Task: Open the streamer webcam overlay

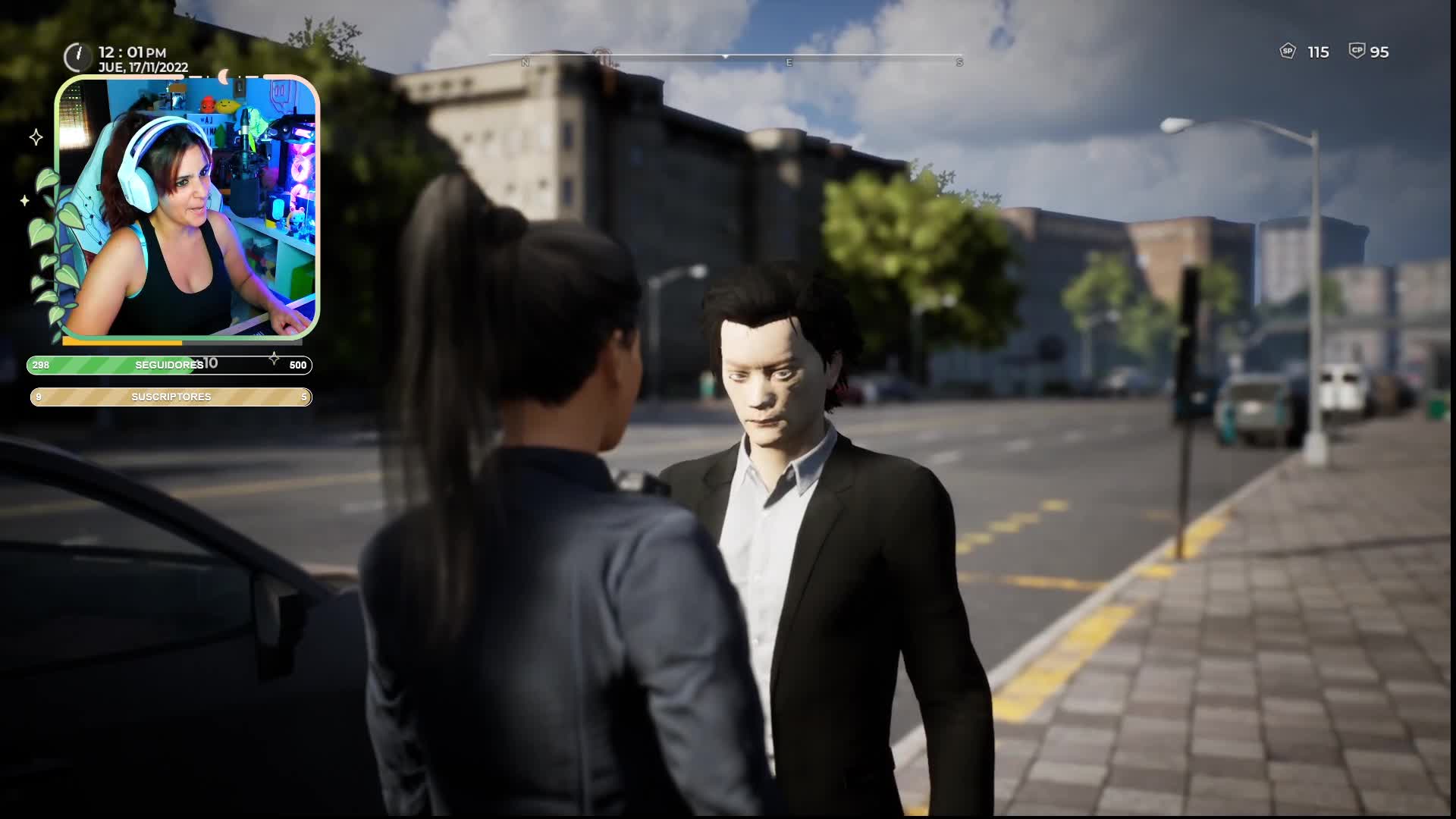Action: pyautogui.click(x=187, y=207)
